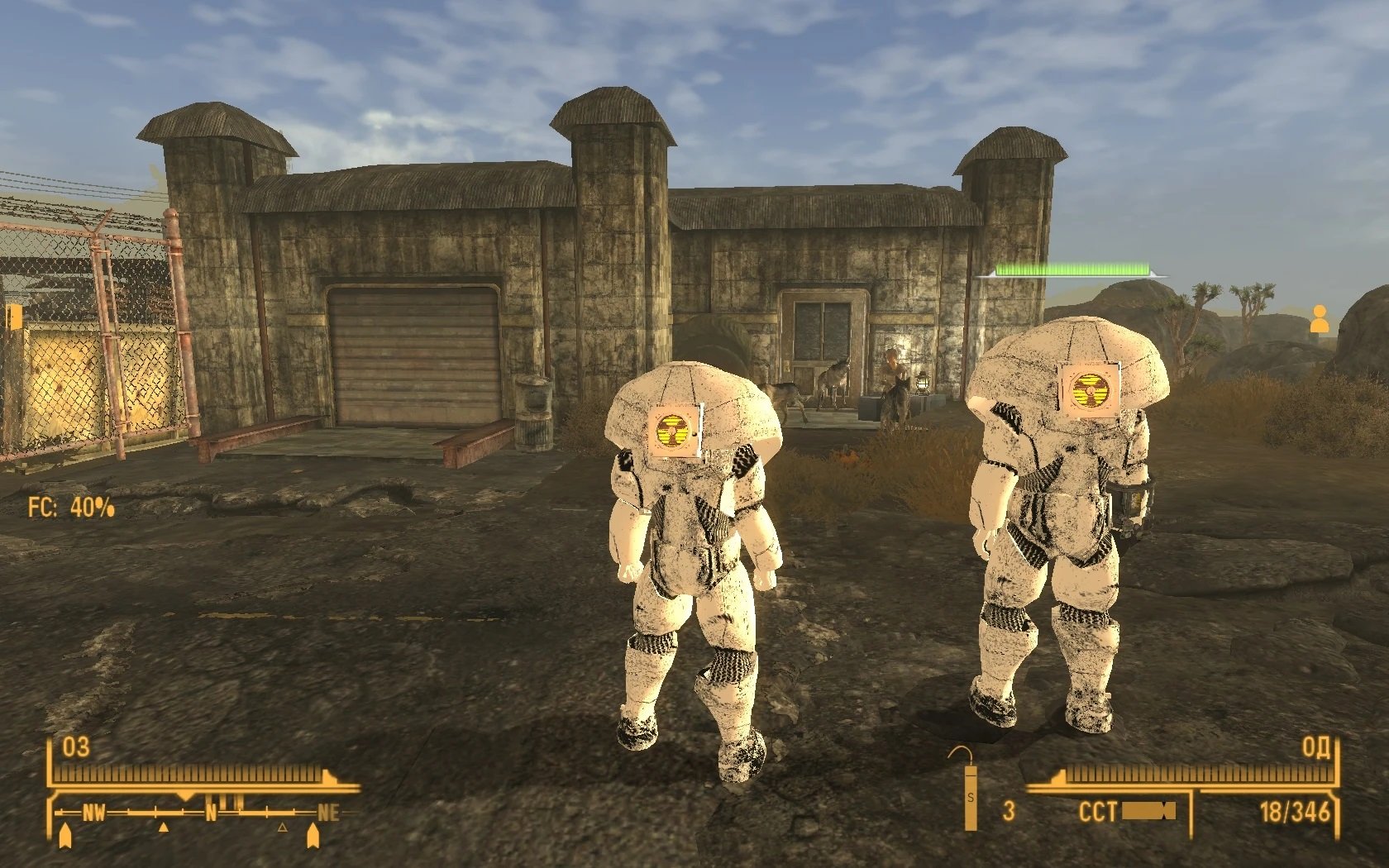This screenshot has height=868, width=1389.
Task: Select the solid triangle location marker on compass
Action: (x=163, y=826)
